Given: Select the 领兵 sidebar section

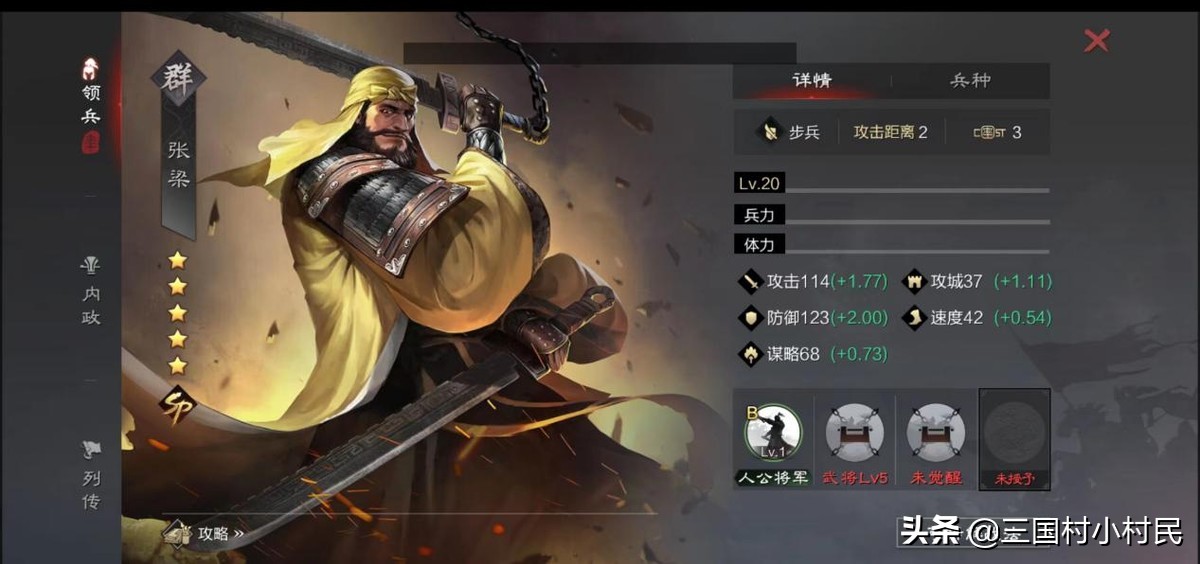Looking at the screenshot, I should (x=91, y=105).
